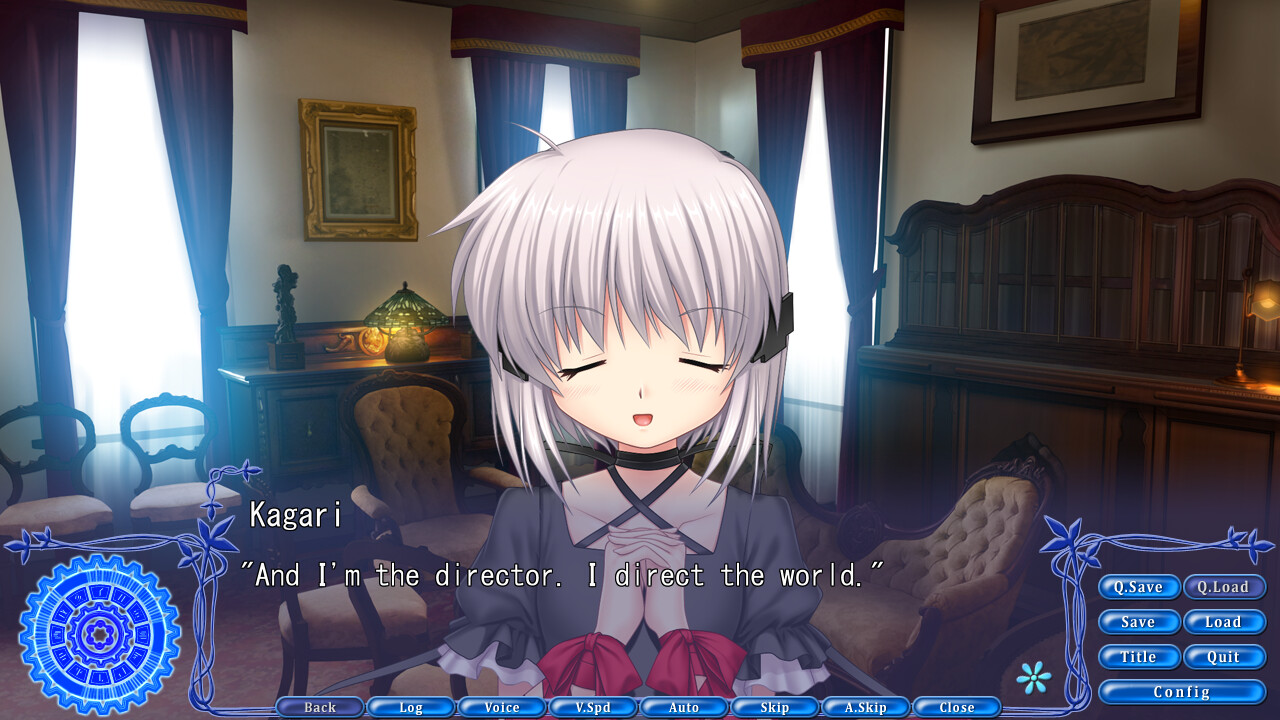1280x720 pixels.
Task: Quit the game
Action: pyautogui.click(x=1225, y=657)
